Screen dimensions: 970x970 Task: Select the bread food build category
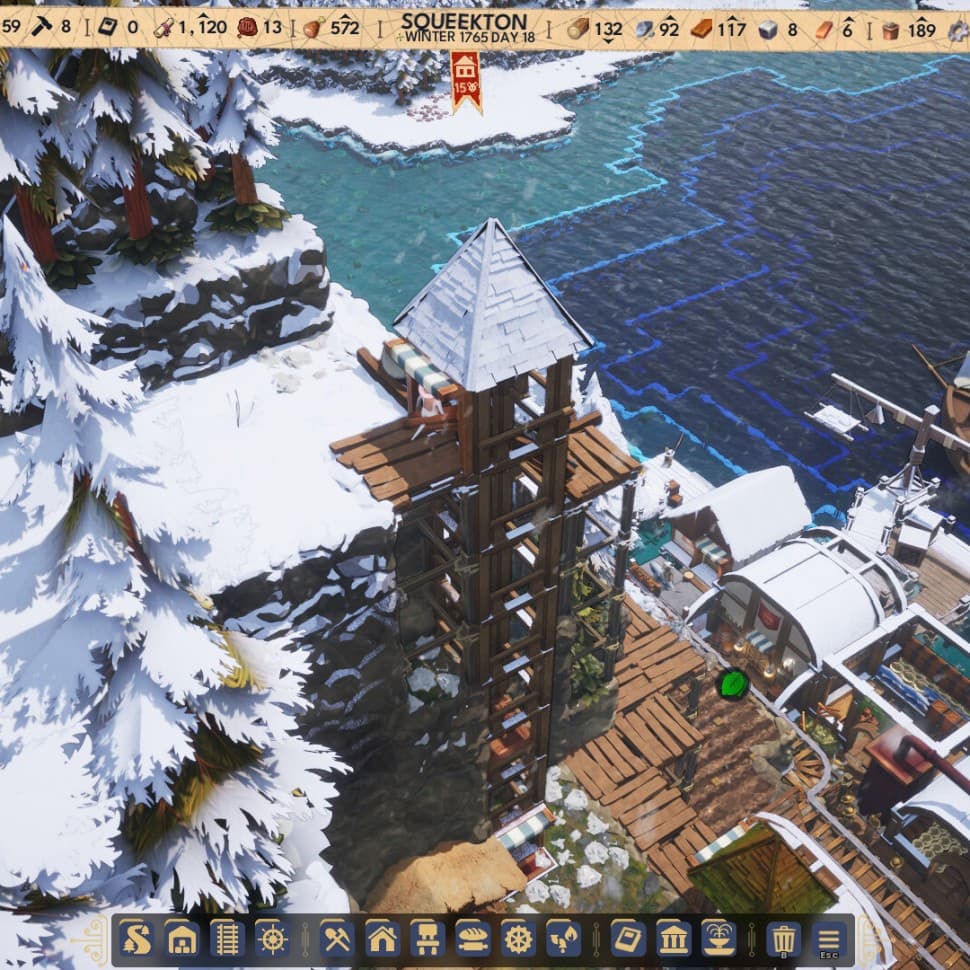473,939
